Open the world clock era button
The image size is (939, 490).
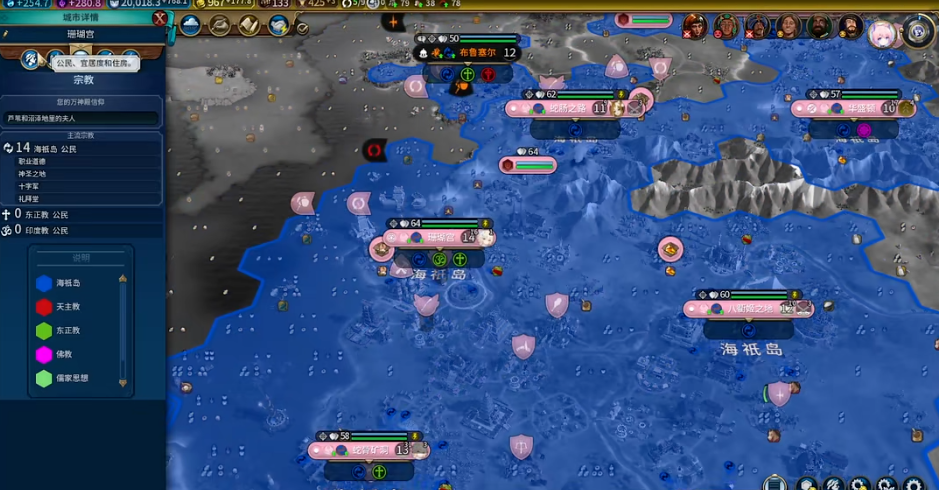(918, 31)
